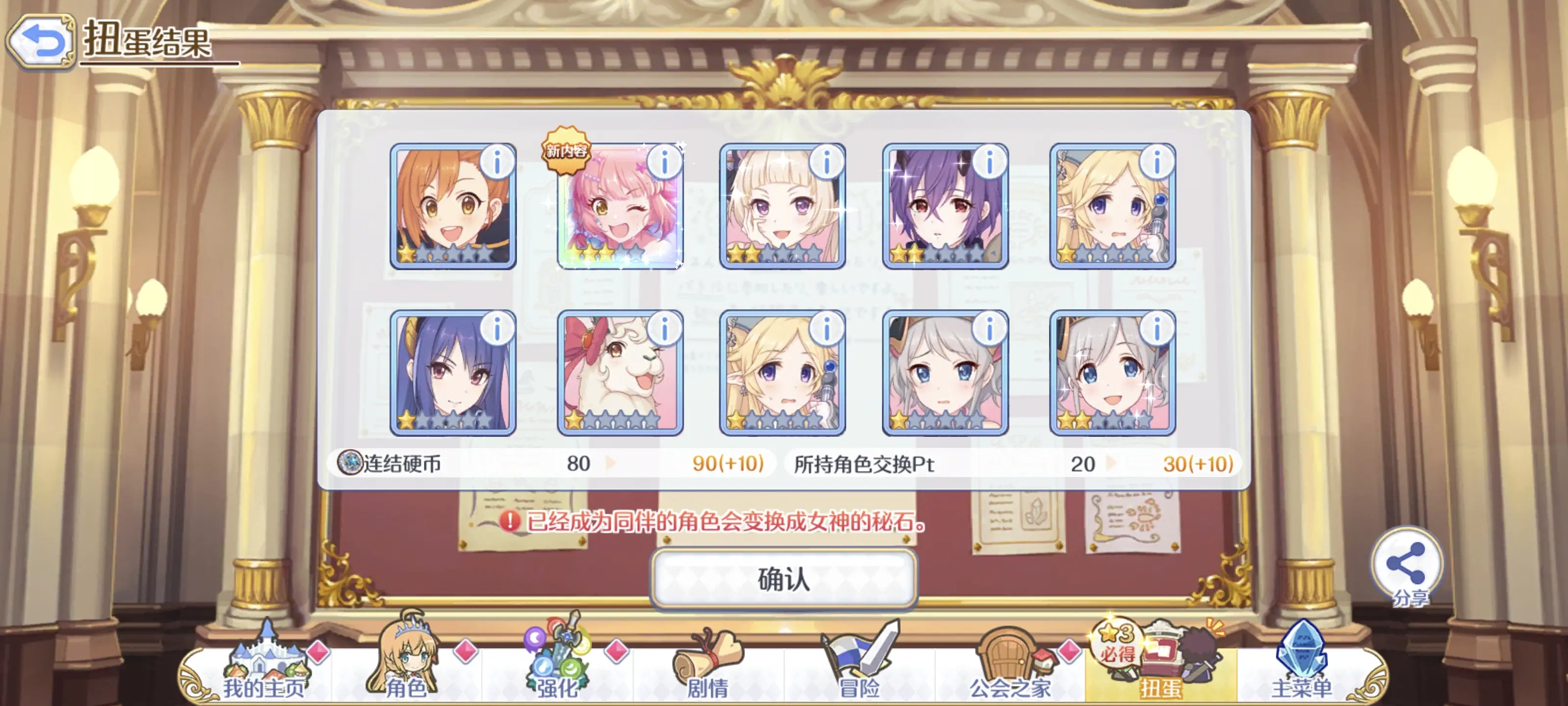The image size is (1568, 706).
Task: Go to the 剧情 story tab
Action: [708, 668]
